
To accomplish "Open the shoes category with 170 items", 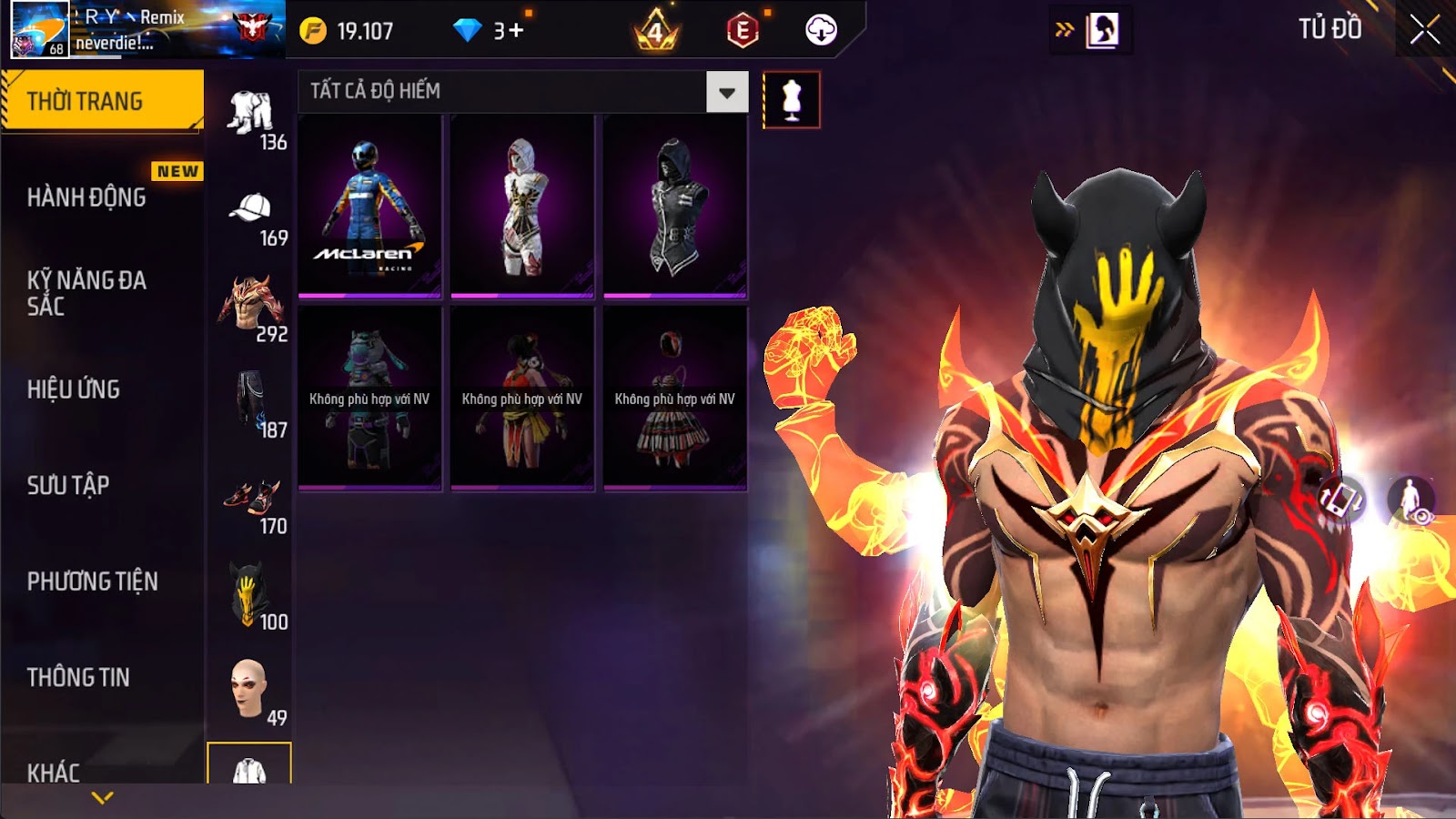I will tap(250, 499).
